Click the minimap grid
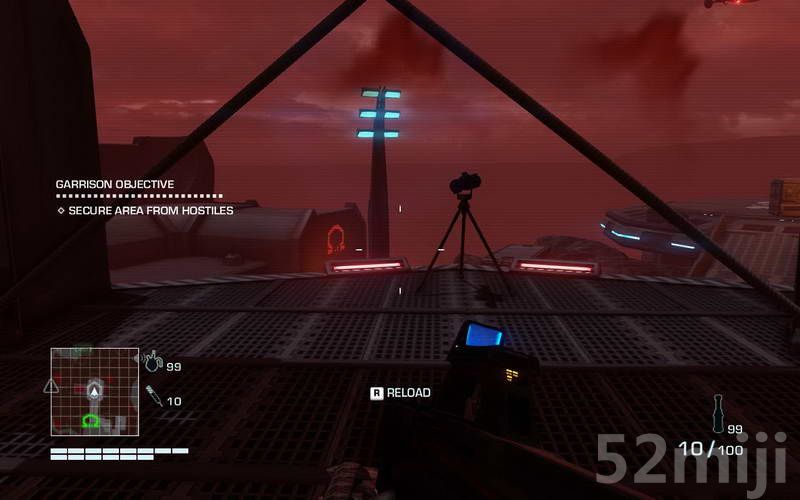800x500 pixels. tap(95, 391)
